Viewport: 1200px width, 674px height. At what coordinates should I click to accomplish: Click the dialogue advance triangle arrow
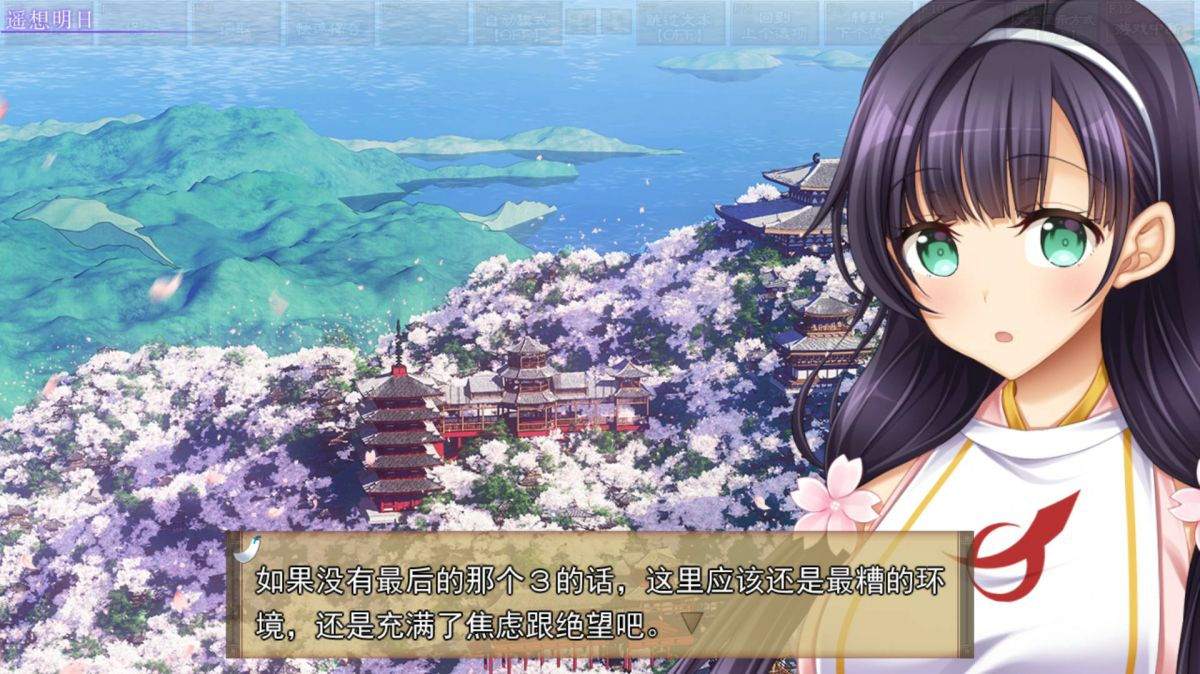pos(690,625)
